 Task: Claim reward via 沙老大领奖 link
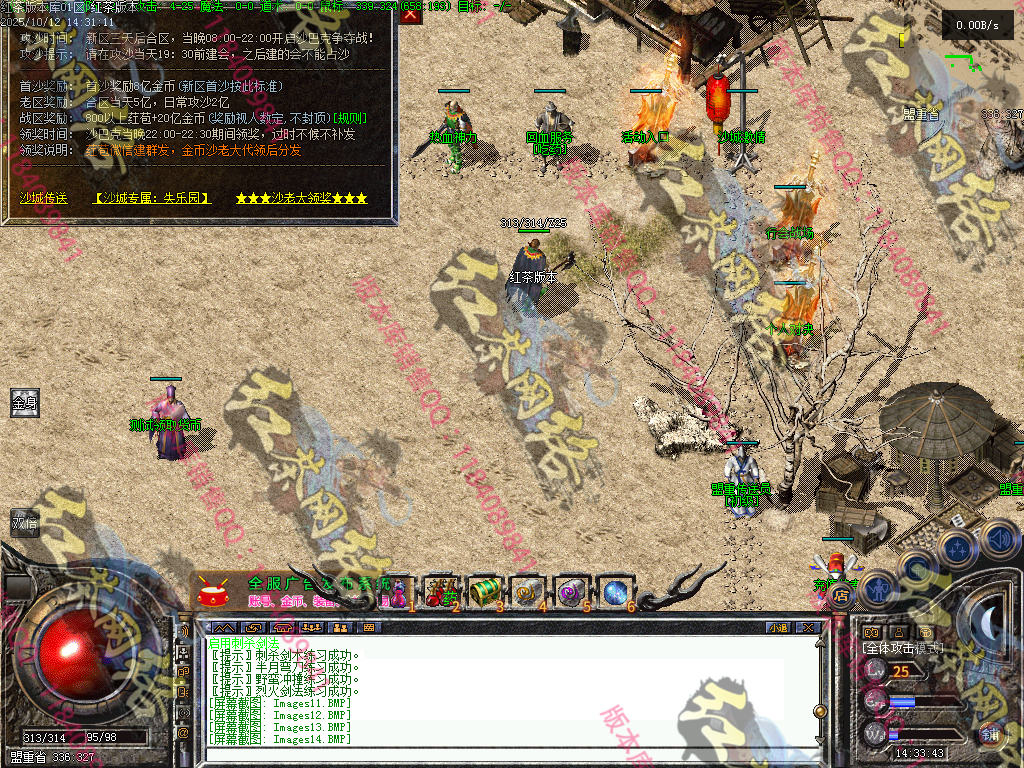click(x=301, y=198)
